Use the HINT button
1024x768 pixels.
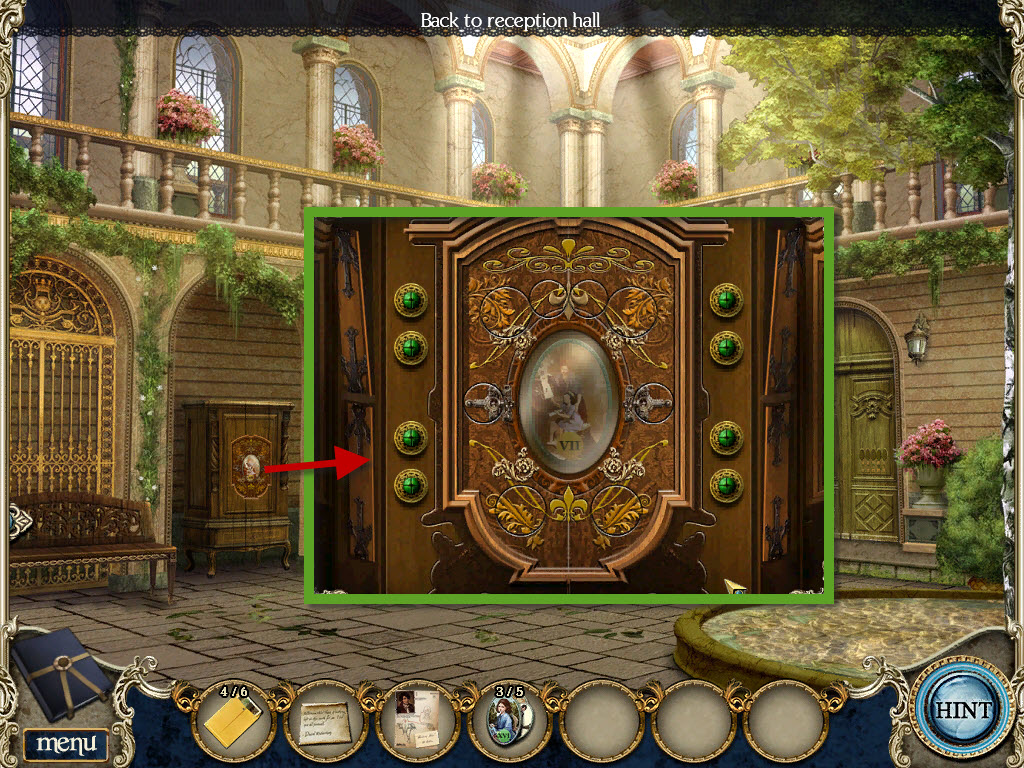pyautogui.click(x=961, y=711)
